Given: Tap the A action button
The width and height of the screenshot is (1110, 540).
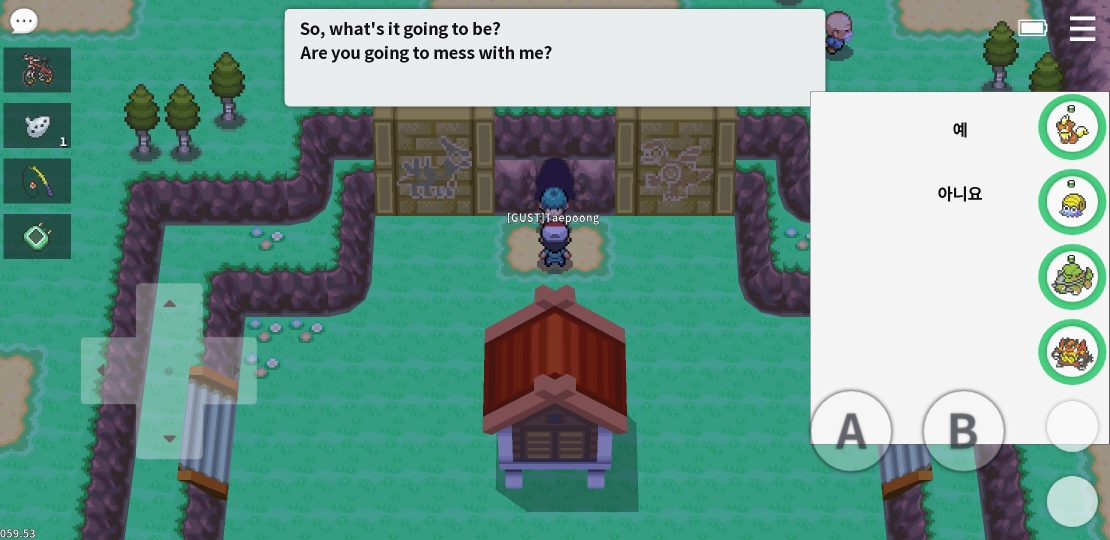Looking at the screenshot, I should 851,431.
